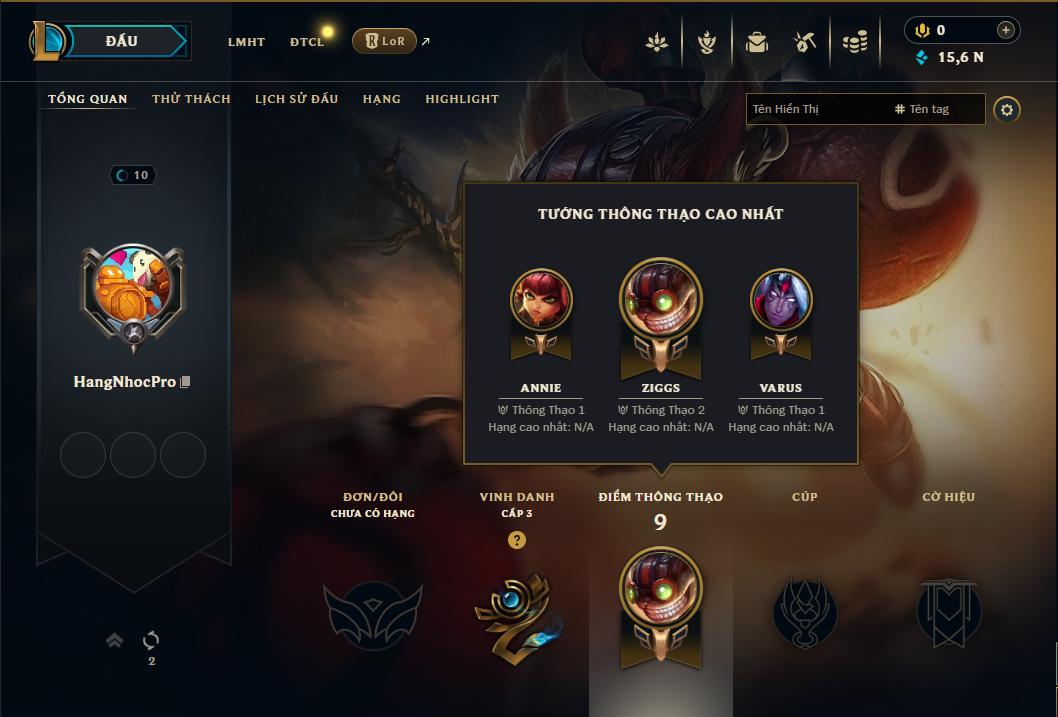The width and height of the screenshot is (1058, 717).
Task: Show the HIGHLIGHT tab
Action: click(462, 99)
